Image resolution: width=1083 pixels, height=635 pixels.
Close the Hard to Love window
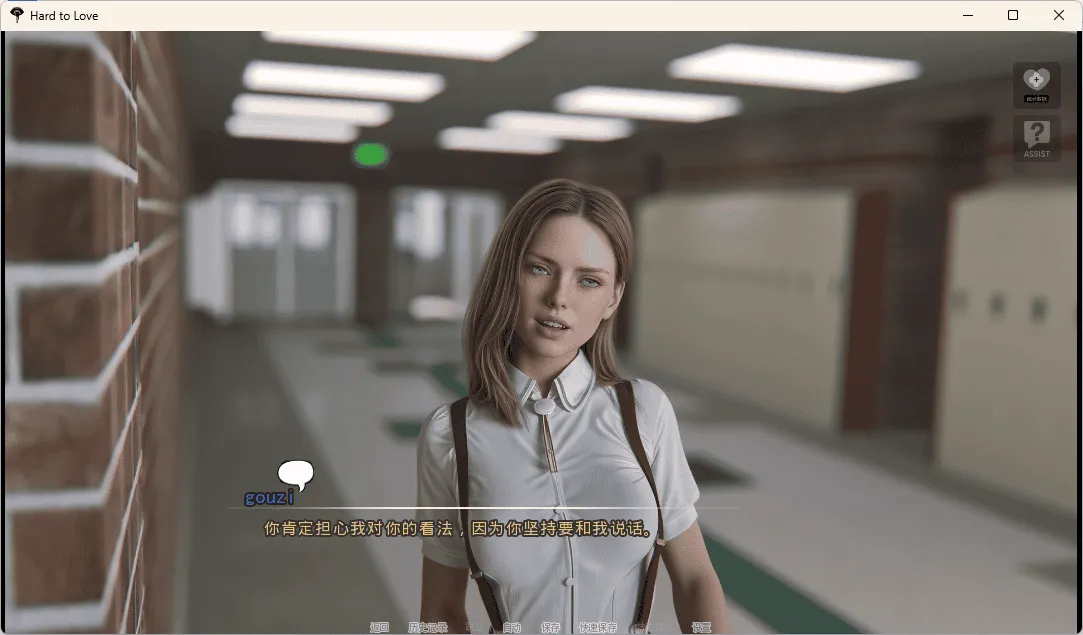point(1059,15)
